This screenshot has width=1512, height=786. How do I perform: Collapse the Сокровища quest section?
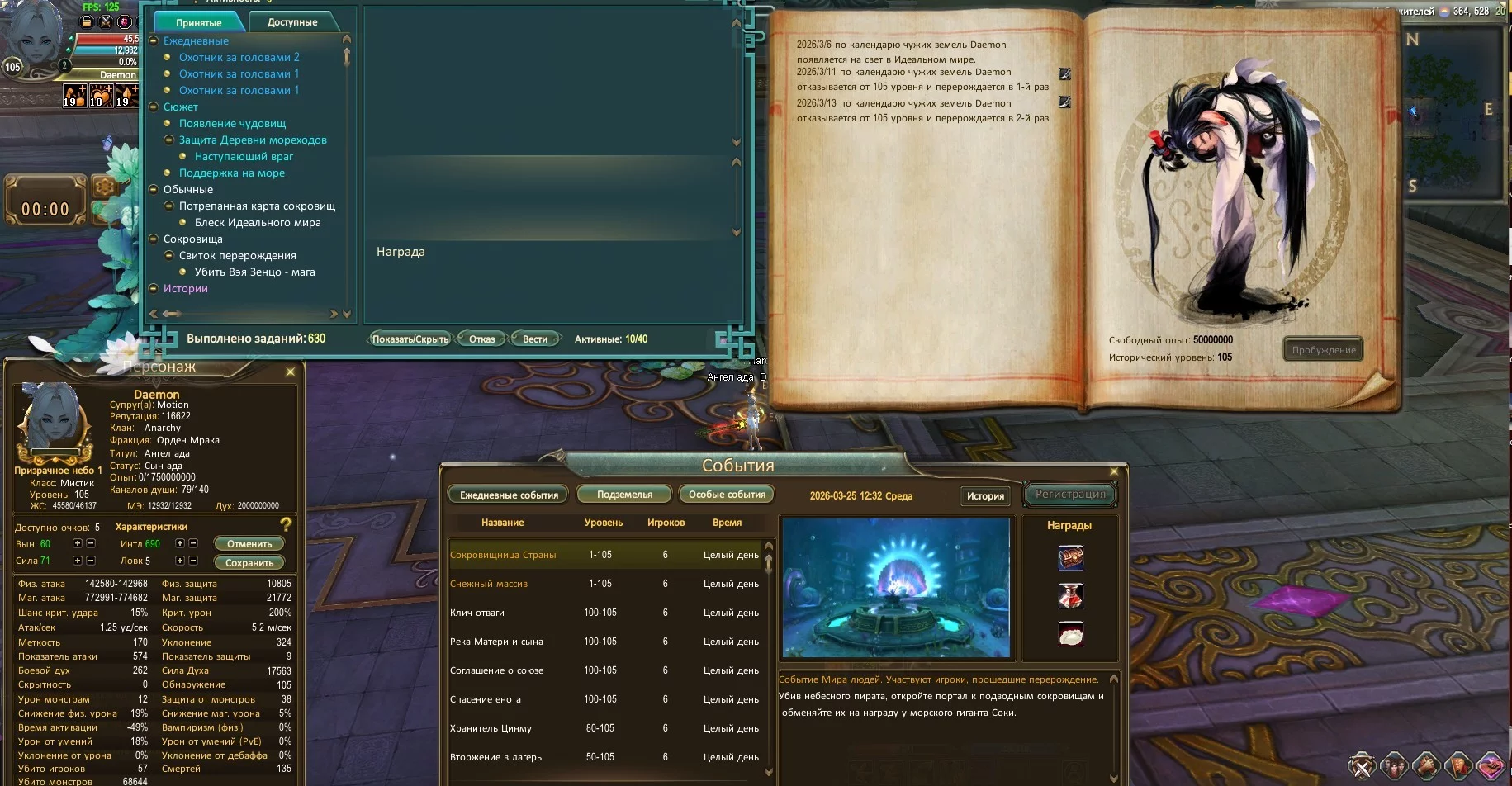click(x=153, y=239)
